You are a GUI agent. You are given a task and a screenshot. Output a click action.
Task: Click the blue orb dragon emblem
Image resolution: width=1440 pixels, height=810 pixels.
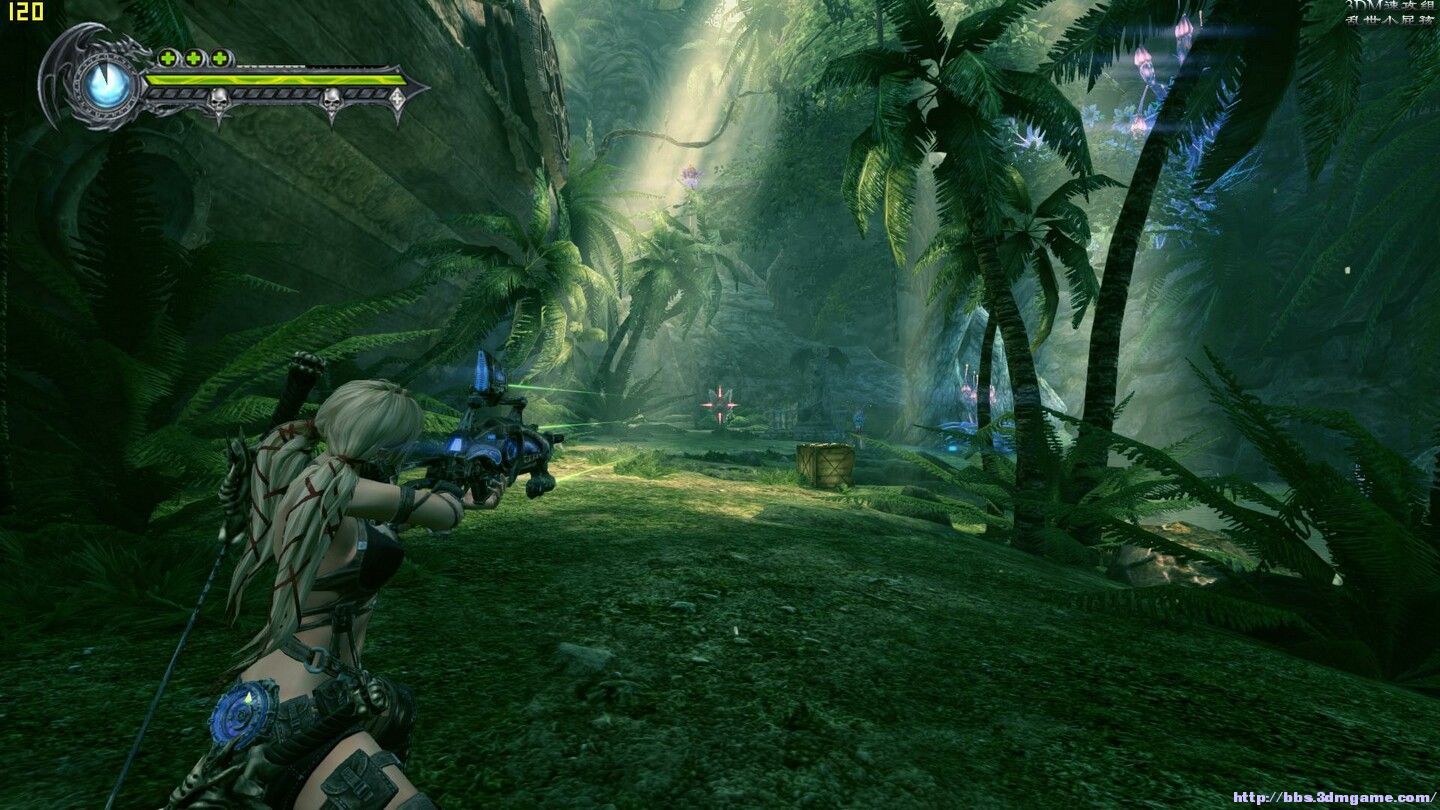pos(107,84)
